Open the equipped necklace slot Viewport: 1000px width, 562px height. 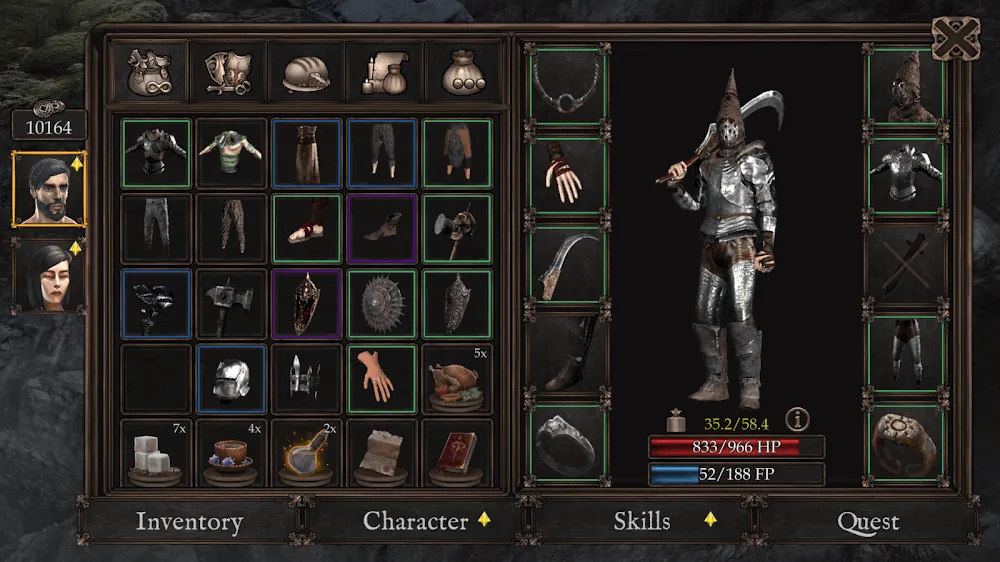point(568,84)
